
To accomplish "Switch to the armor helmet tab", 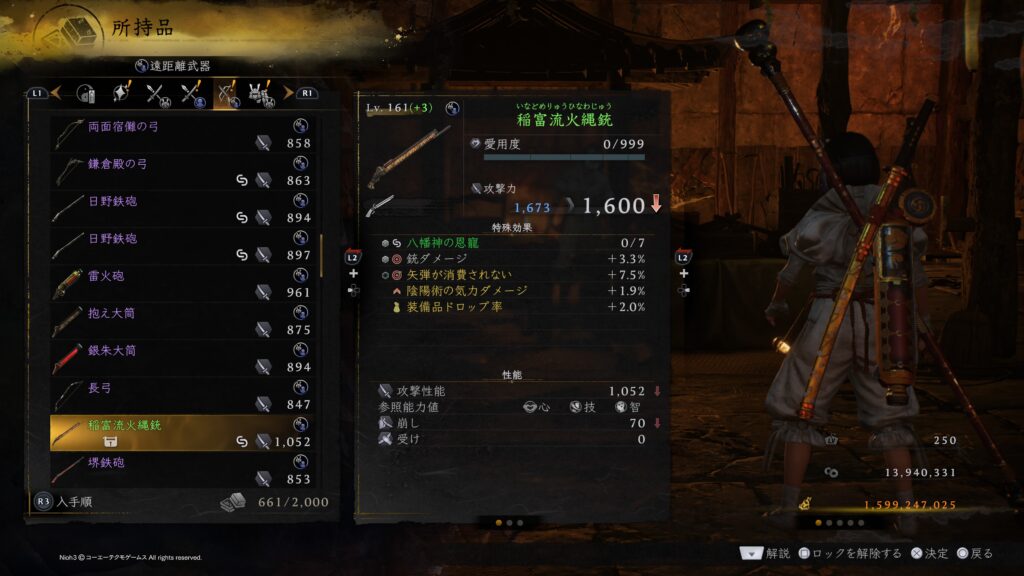I will pos(261,94).
